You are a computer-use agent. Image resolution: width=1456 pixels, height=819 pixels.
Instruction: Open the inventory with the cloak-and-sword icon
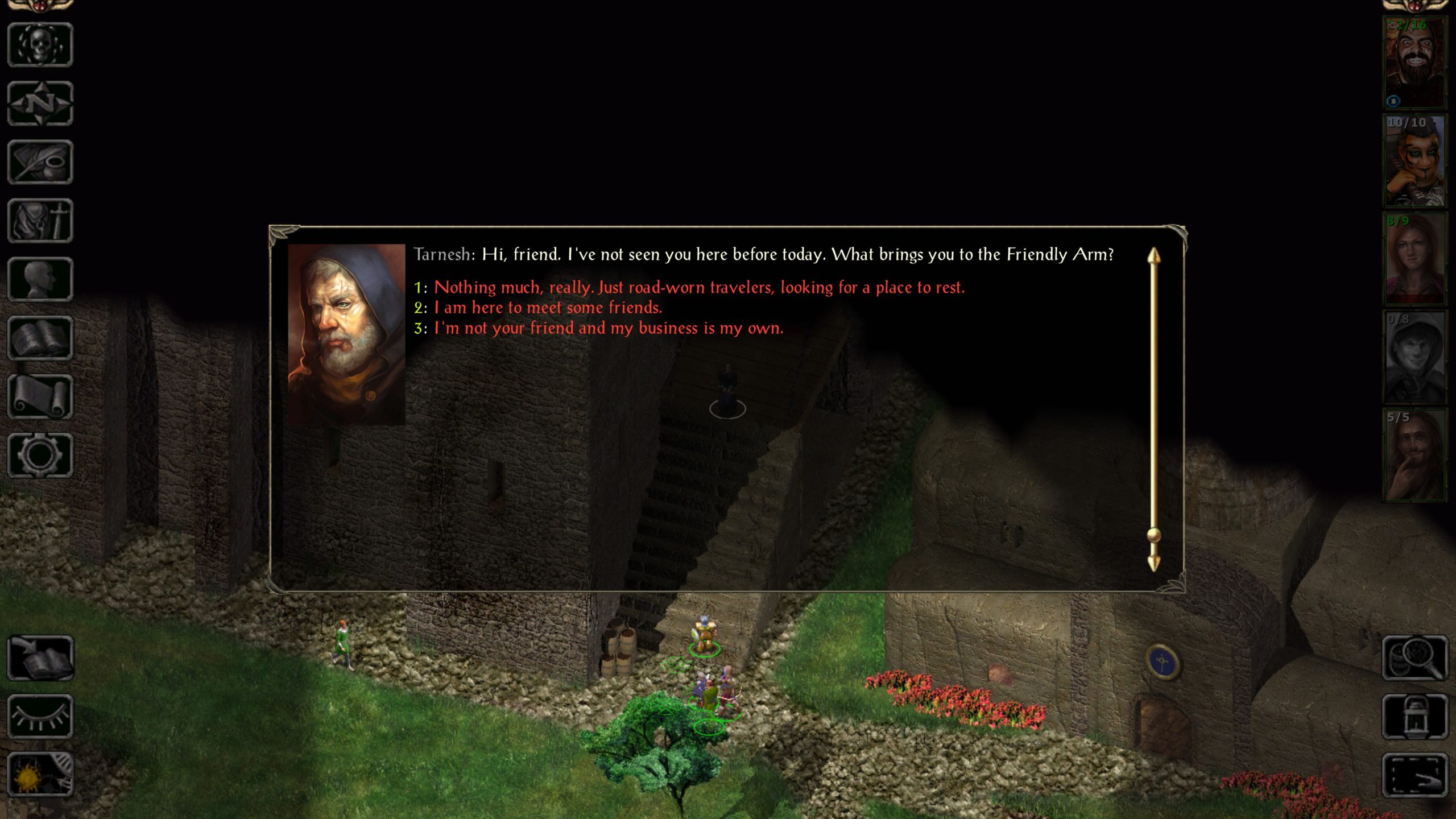pyautogui.click(x=40, y=221)
